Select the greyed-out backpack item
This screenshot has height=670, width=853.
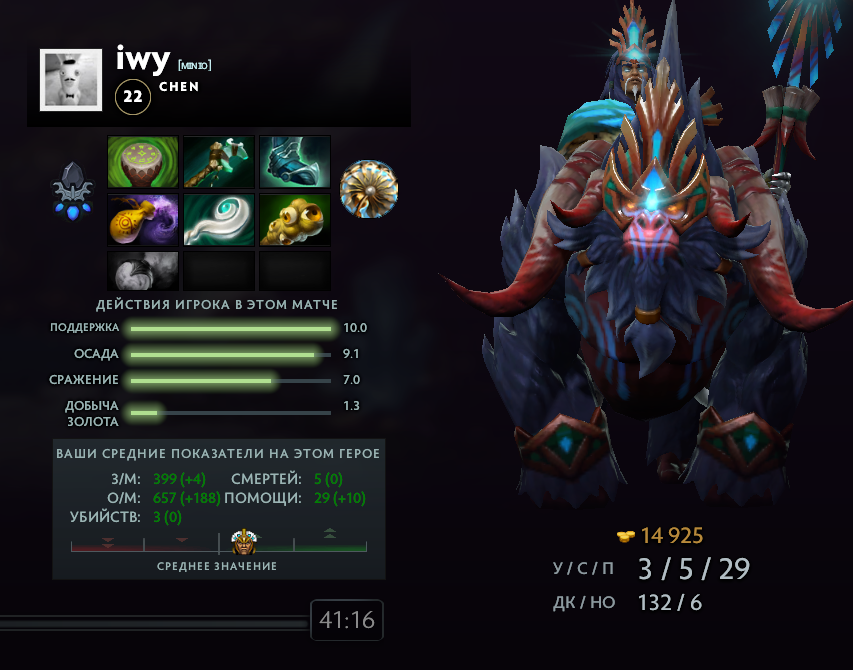(x=143, y=270)
